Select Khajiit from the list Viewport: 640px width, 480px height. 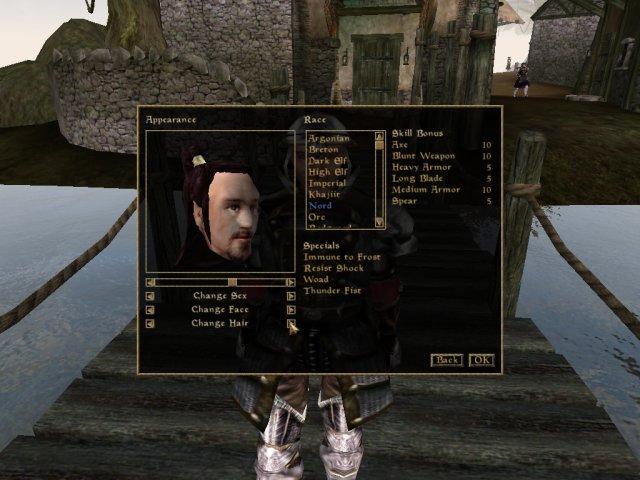(326, 194)
